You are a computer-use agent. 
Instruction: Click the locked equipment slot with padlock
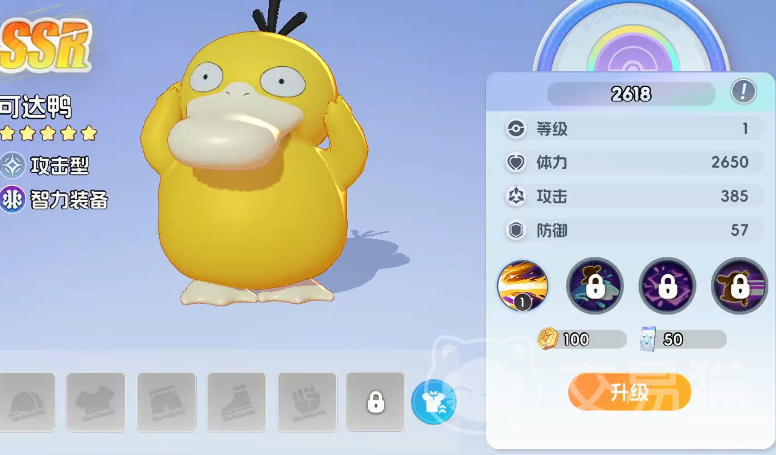tap(375, 402)
